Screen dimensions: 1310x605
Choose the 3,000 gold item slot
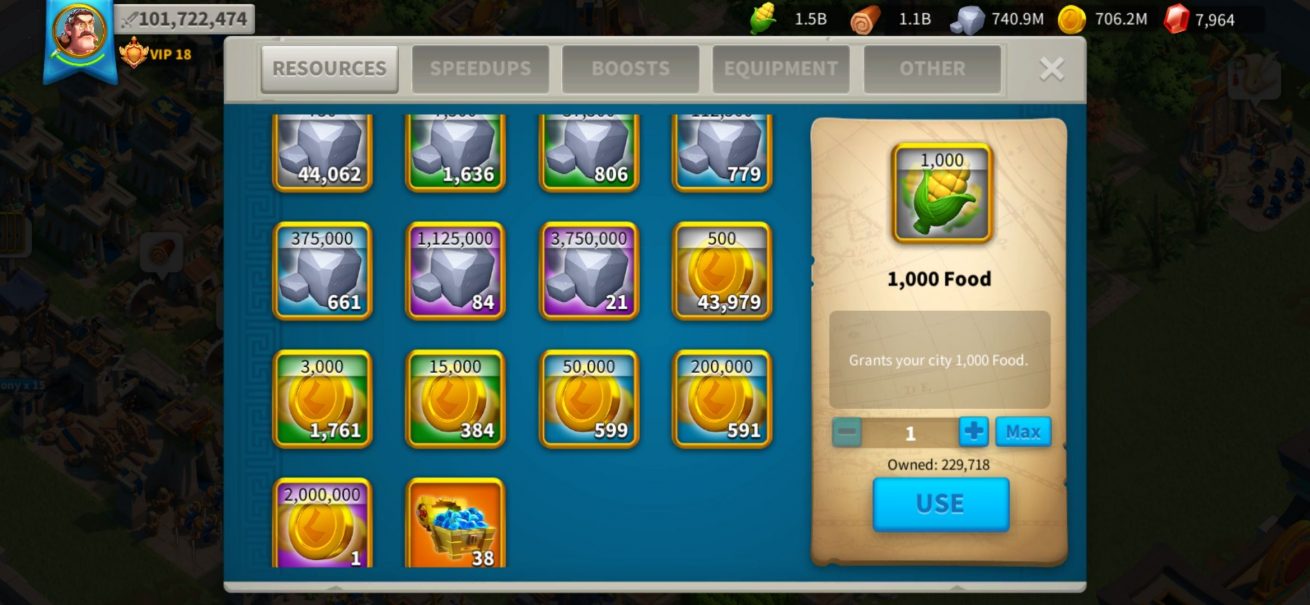322,399
